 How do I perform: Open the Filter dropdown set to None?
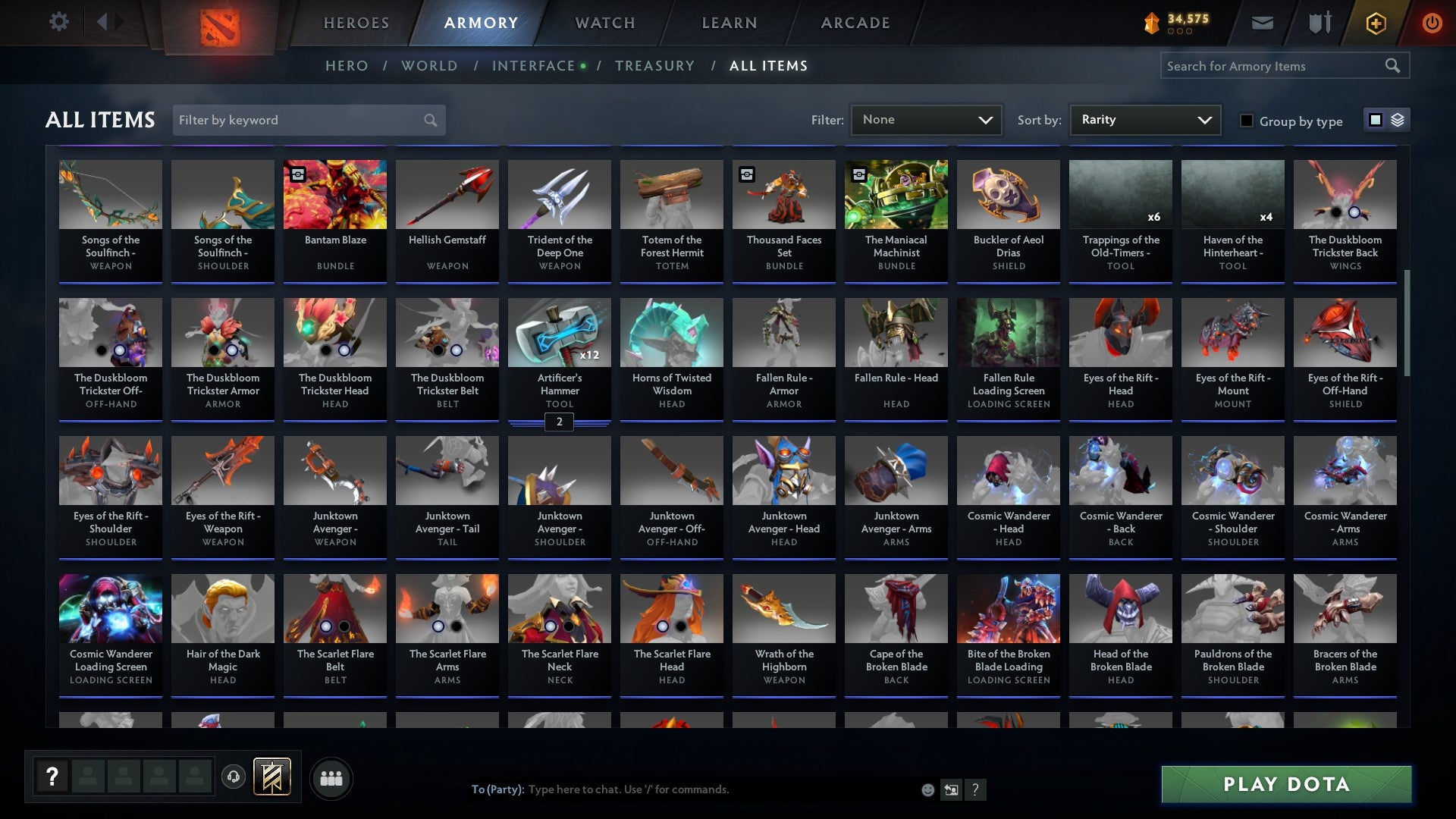(x=927, y=119)
